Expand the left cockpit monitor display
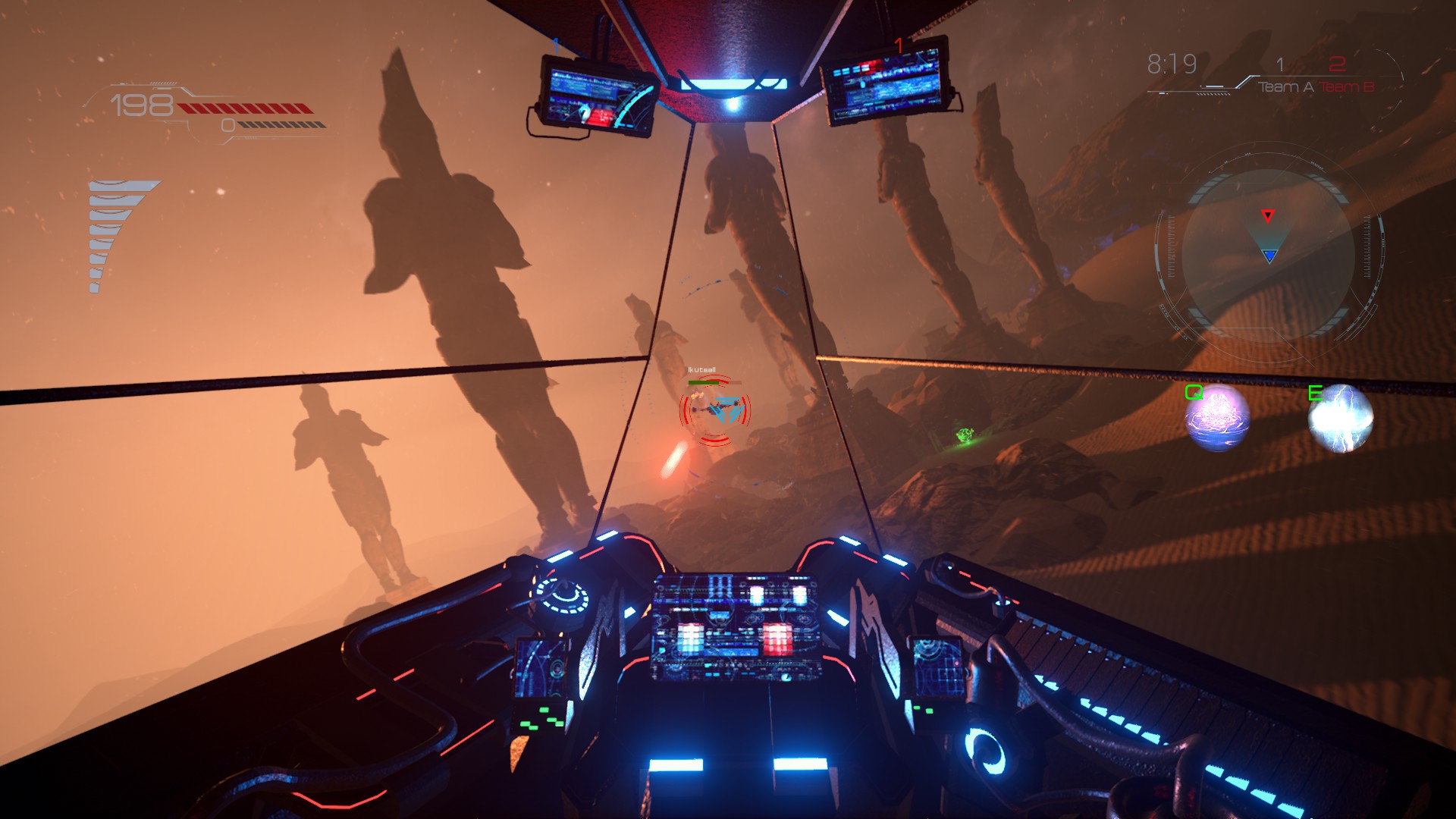The height and width of the screenshot is (819, 1456). click(x=592, y=95)
